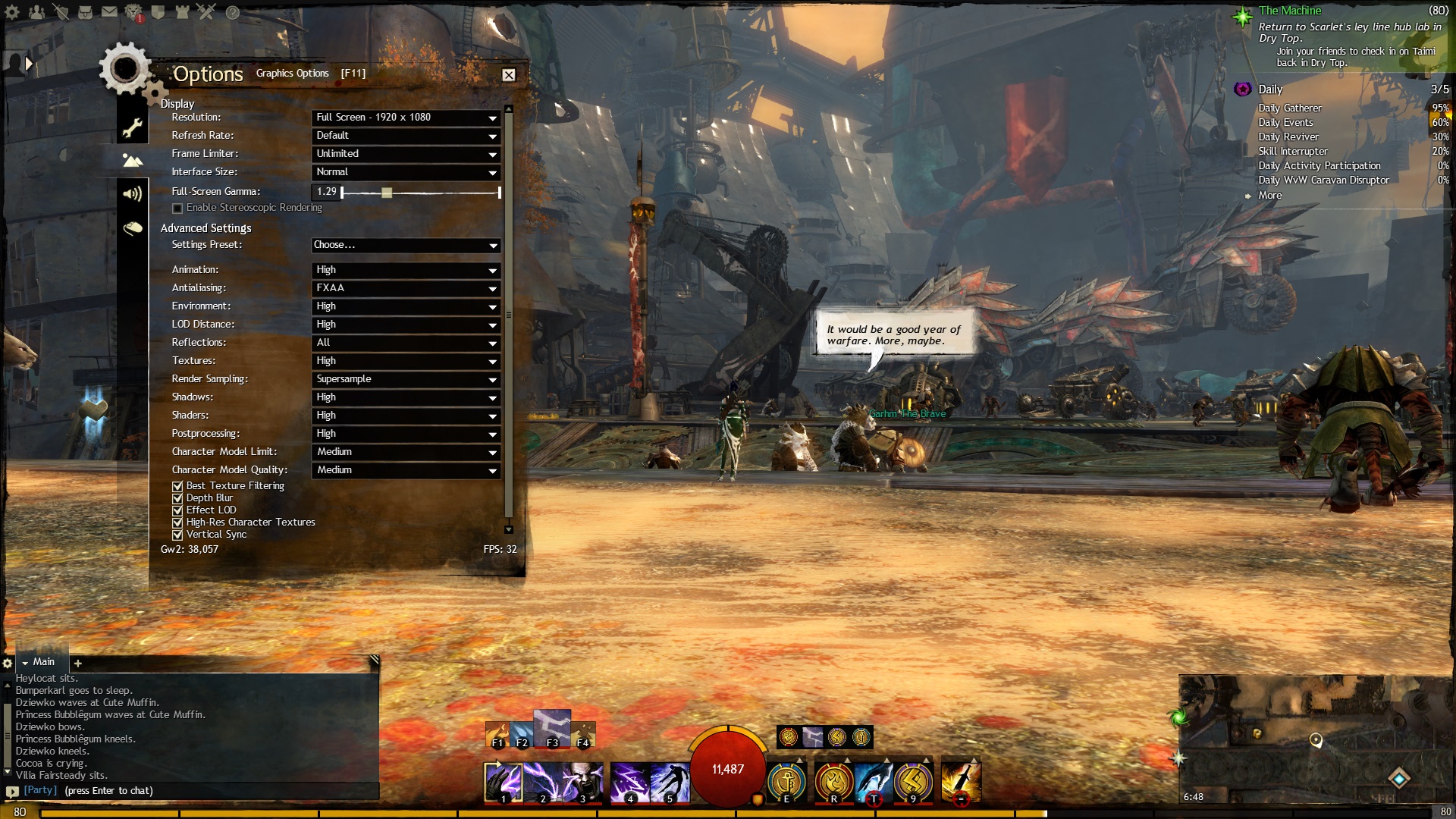The width and height of the screenshot is (1456, 819).
Task: Add a new chat tab
Action: tap(77, 664)
